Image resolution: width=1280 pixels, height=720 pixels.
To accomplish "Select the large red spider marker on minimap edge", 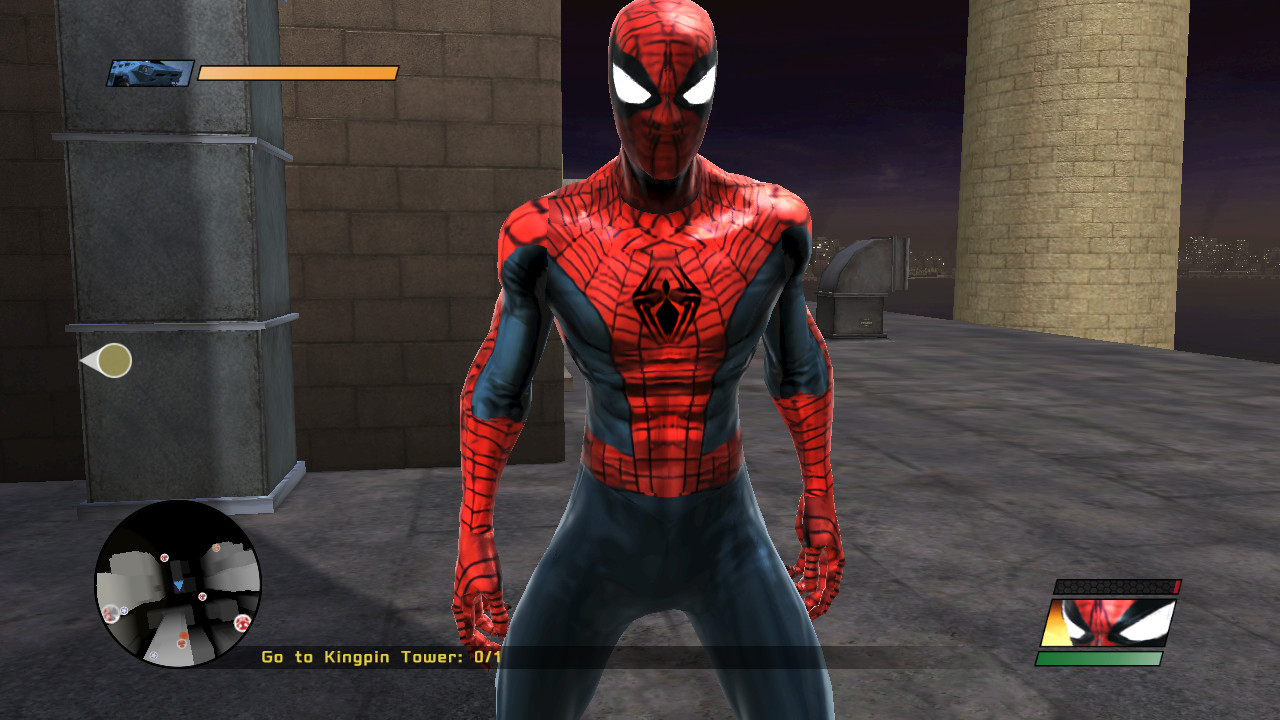I will click(242, 622).
